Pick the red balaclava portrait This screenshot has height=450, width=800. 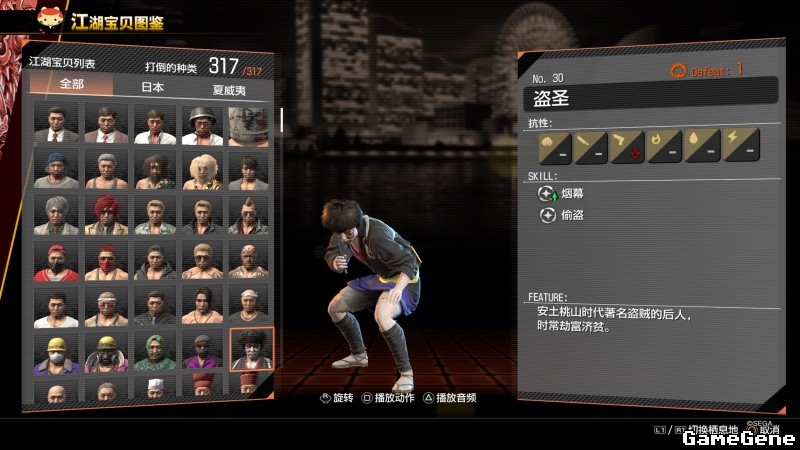pos(105,260)
